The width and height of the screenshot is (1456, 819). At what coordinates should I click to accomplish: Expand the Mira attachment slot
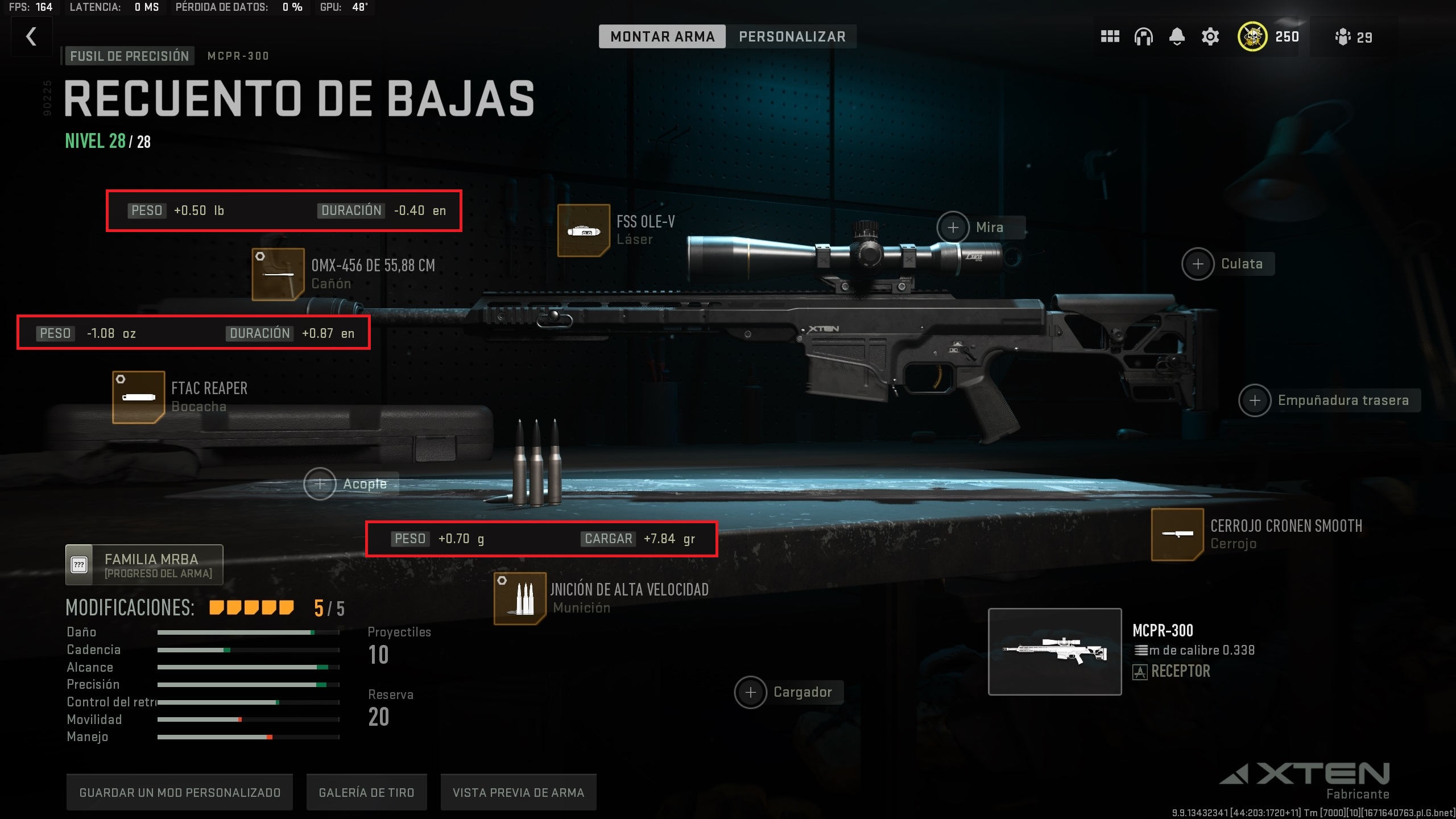954,227
